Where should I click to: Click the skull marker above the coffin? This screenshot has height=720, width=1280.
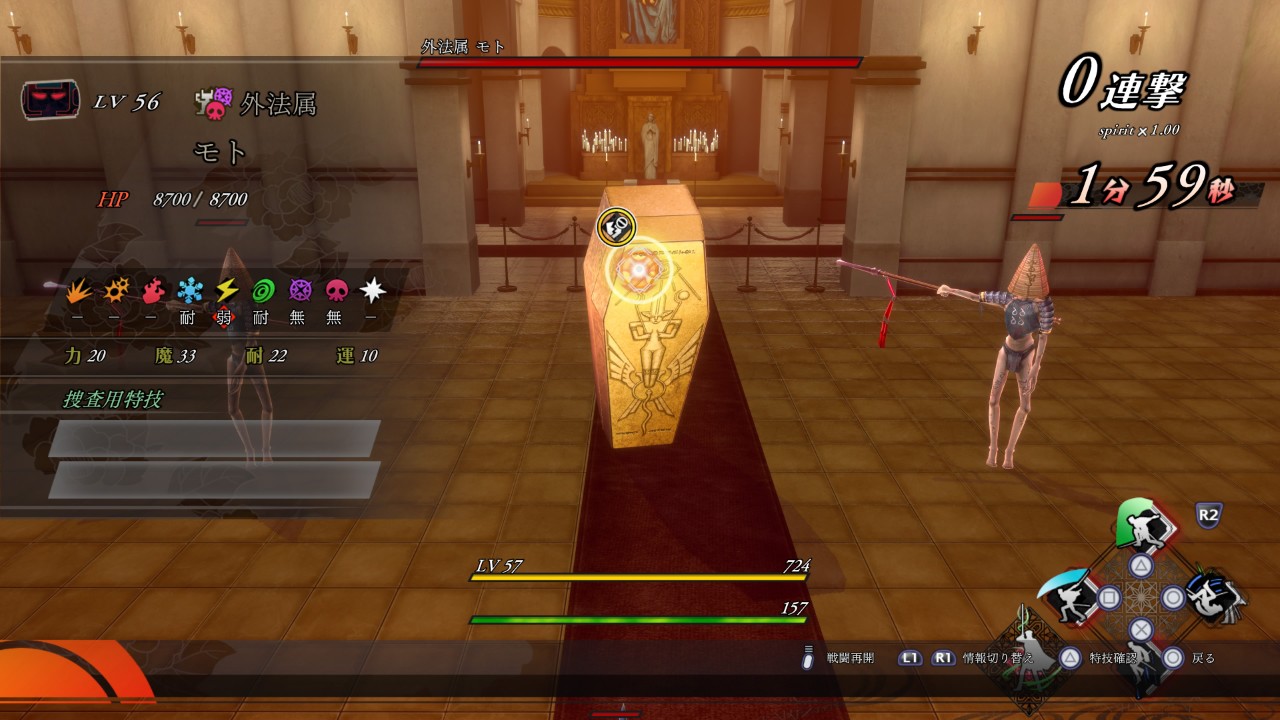(616, 227)
